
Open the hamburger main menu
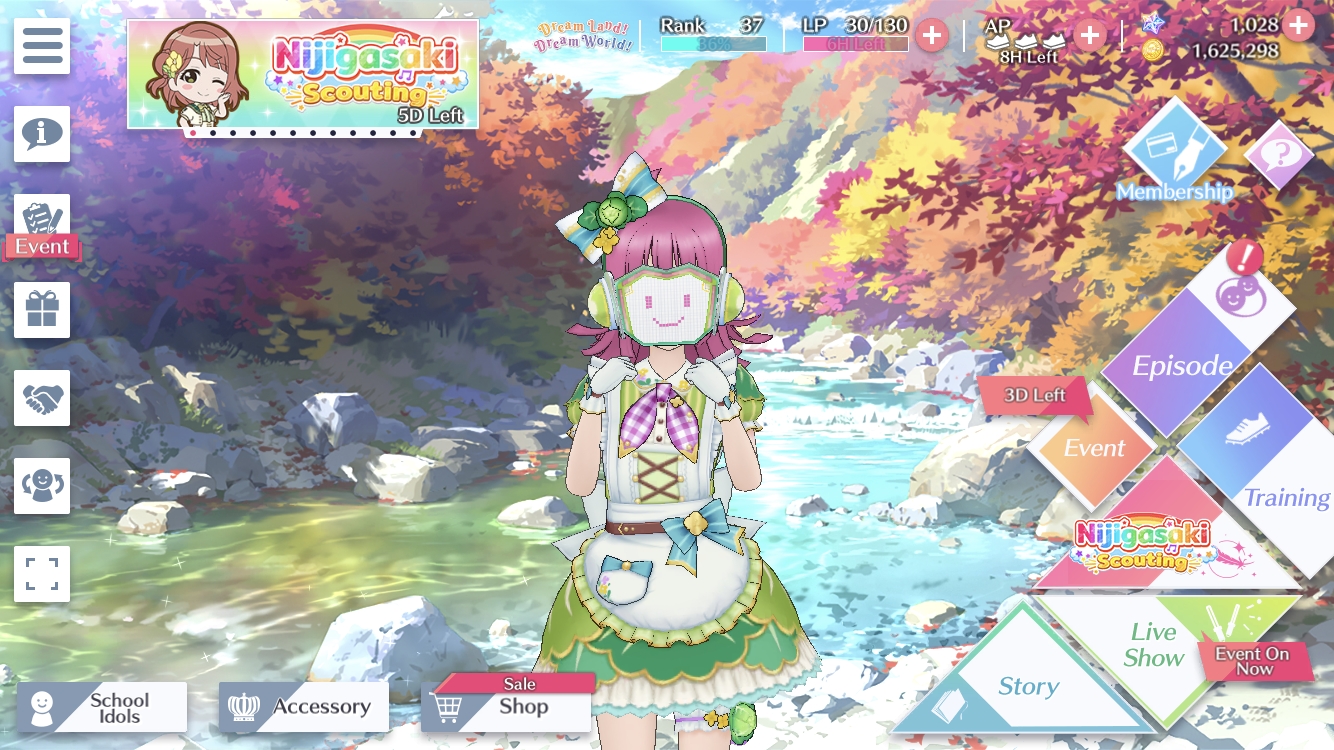(x=42, y=46)
